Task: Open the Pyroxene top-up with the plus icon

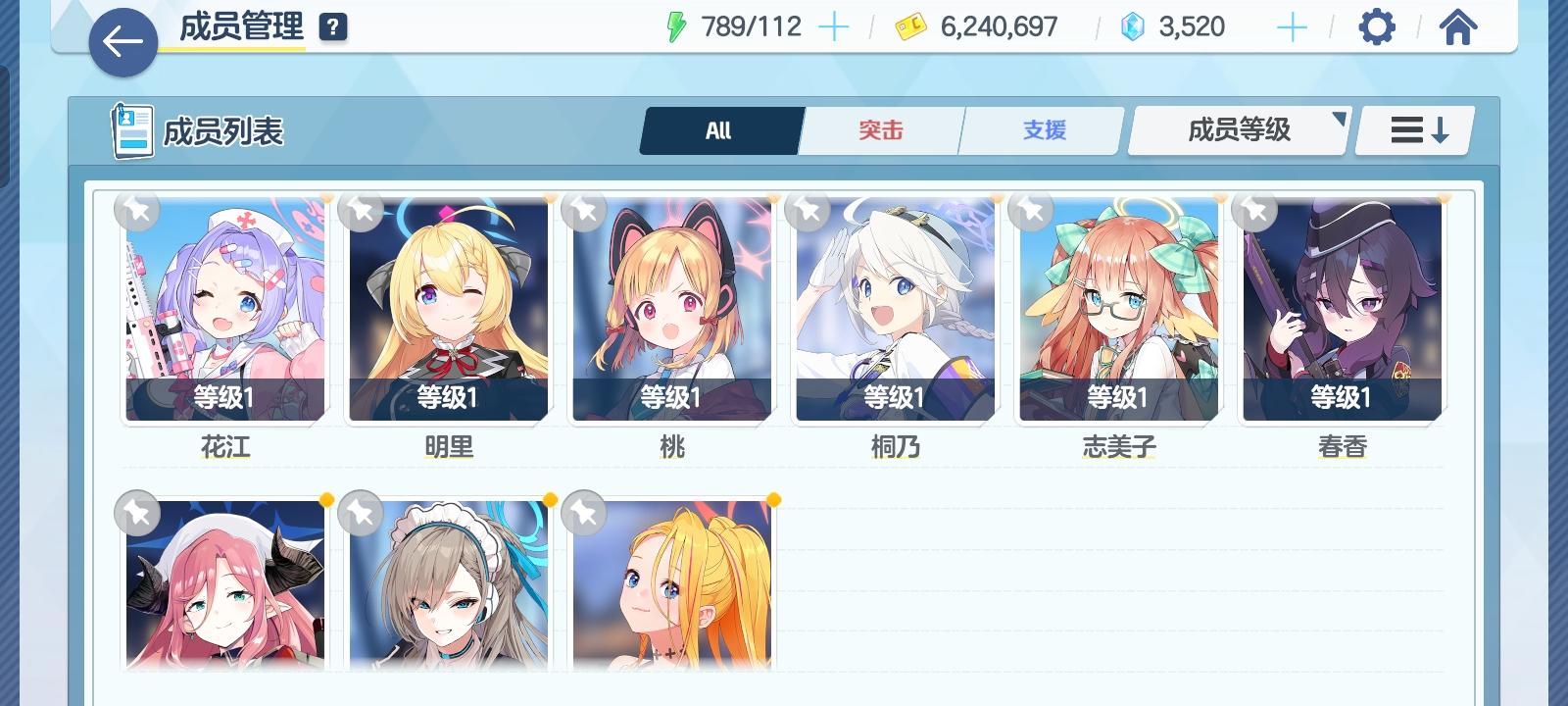Action: [x=1292, y=26]
